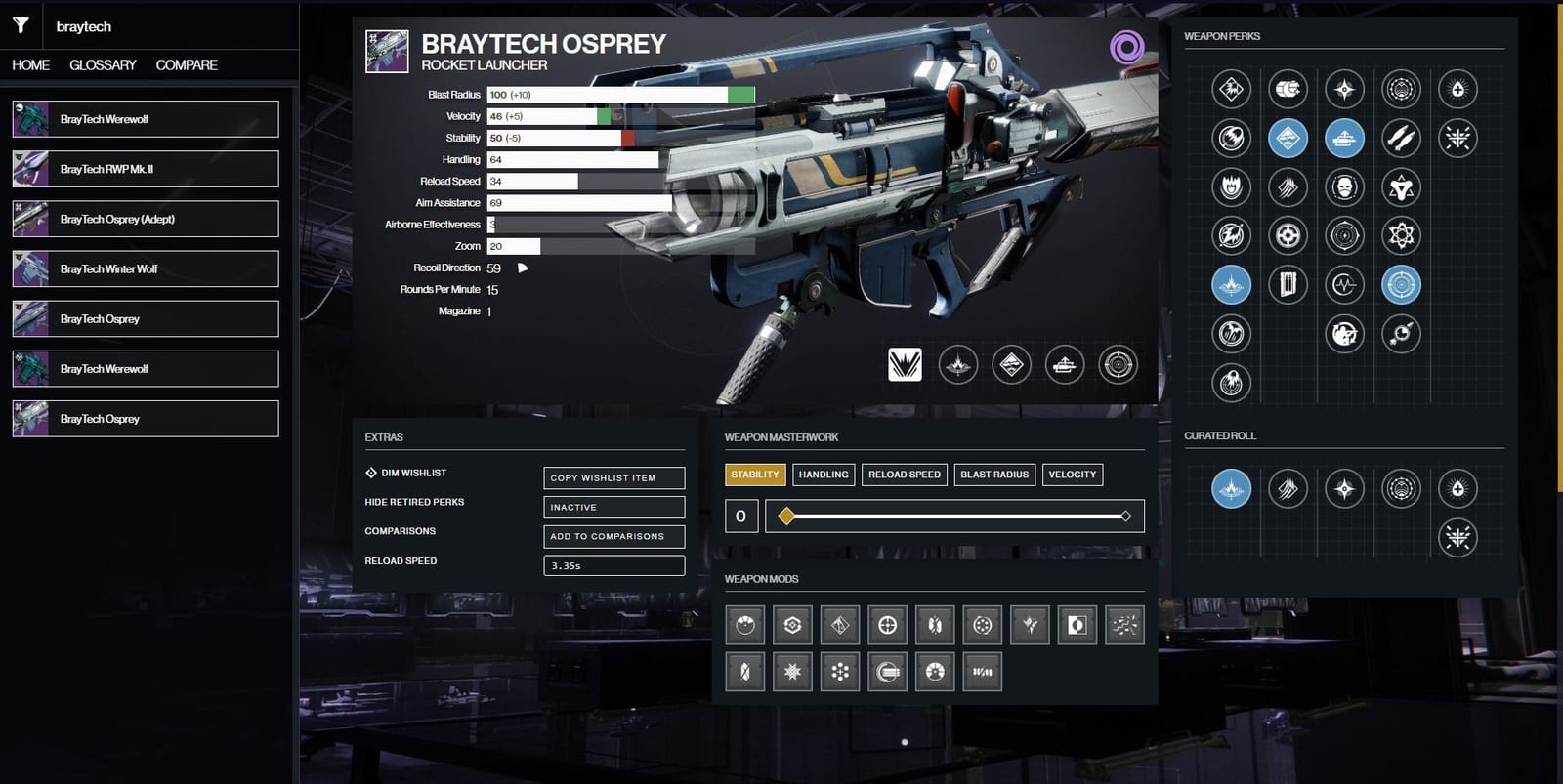Select BrayTech Winter Wolf from the sidebar
This screenshot has height=784, width=1563.
pos(145,268)
